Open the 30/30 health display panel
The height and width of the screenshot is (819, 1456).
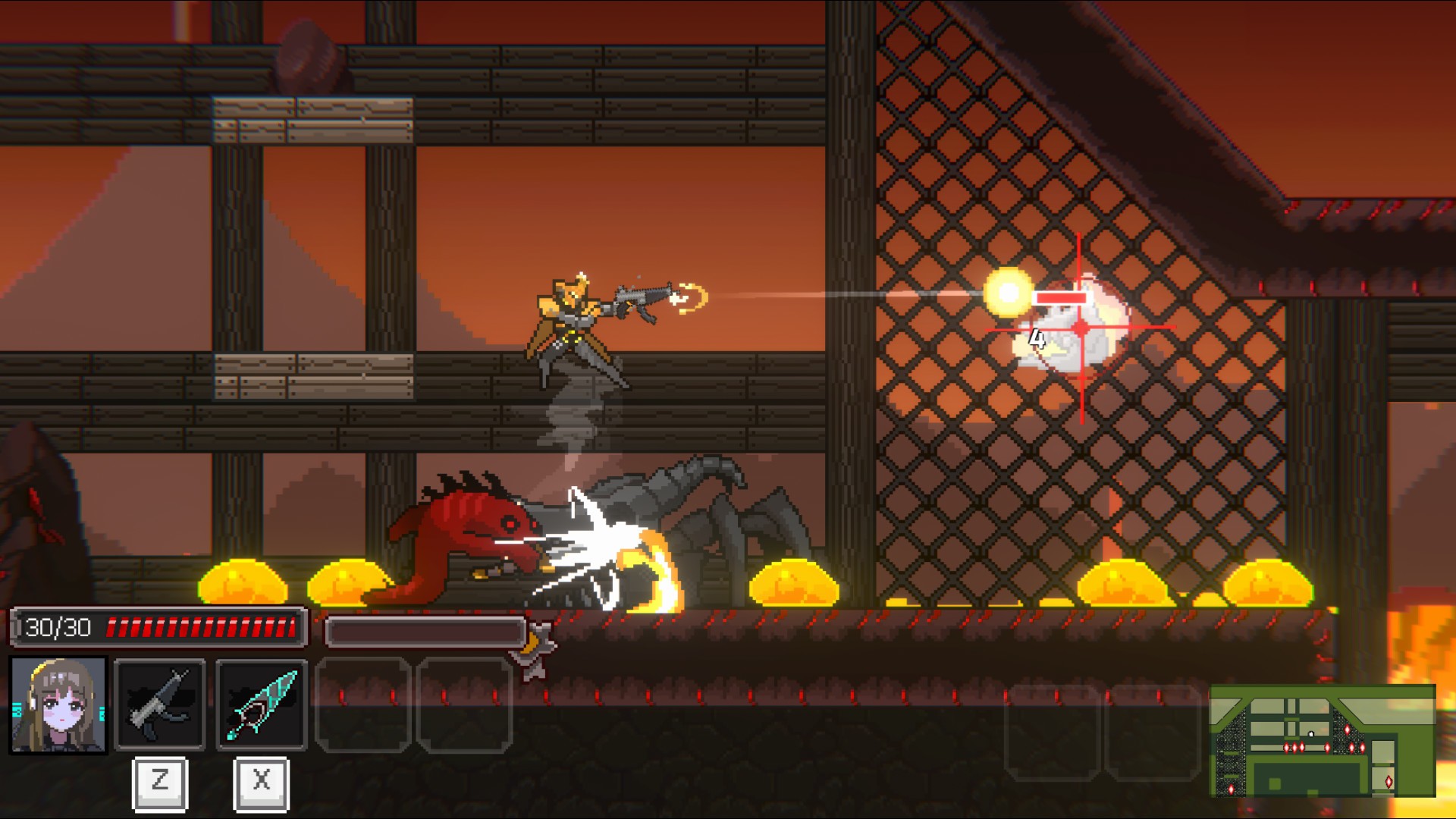[158, 626]
